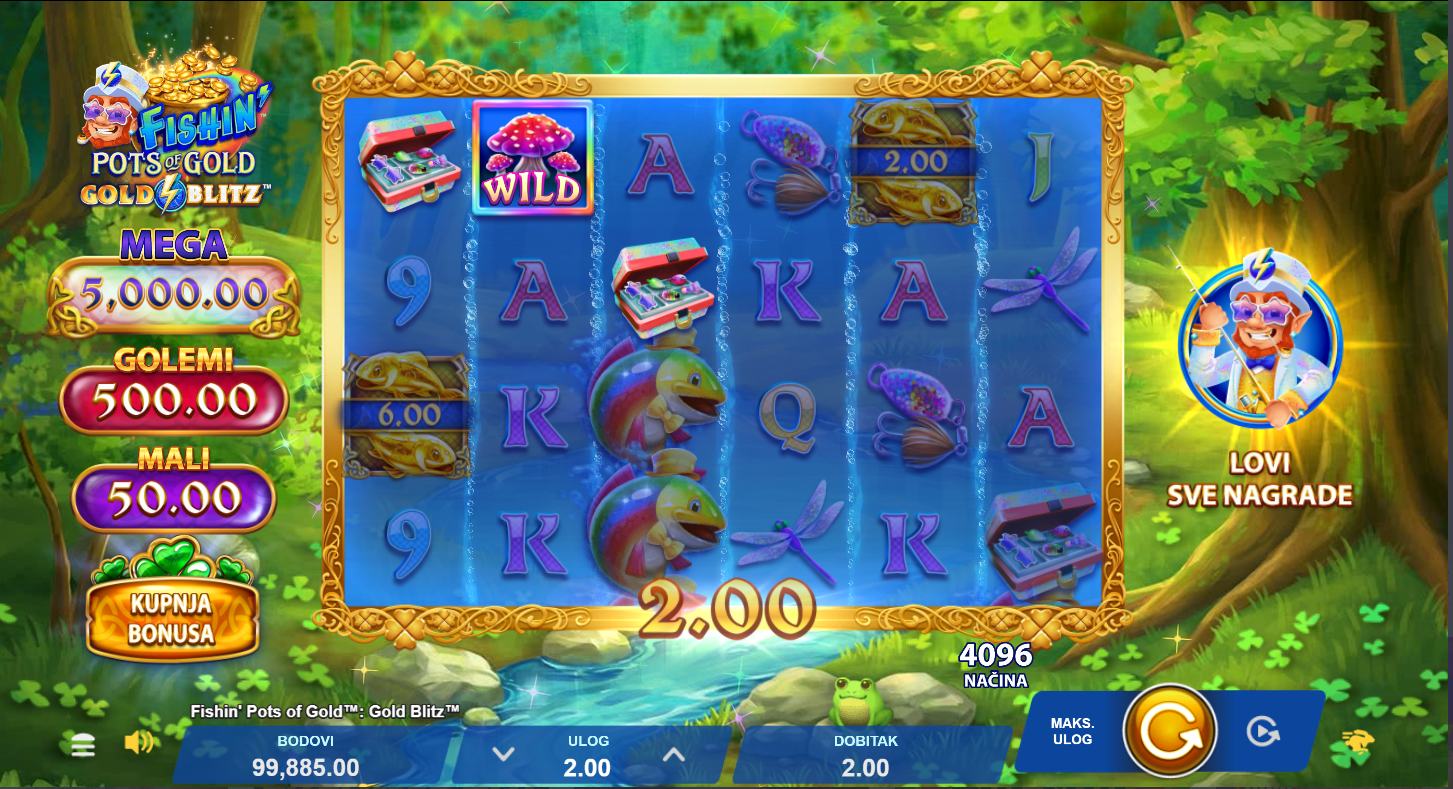Toggle the sound speaker icon
The height and width of the screenshot is (789, 1453).
[x=139, y=742]
